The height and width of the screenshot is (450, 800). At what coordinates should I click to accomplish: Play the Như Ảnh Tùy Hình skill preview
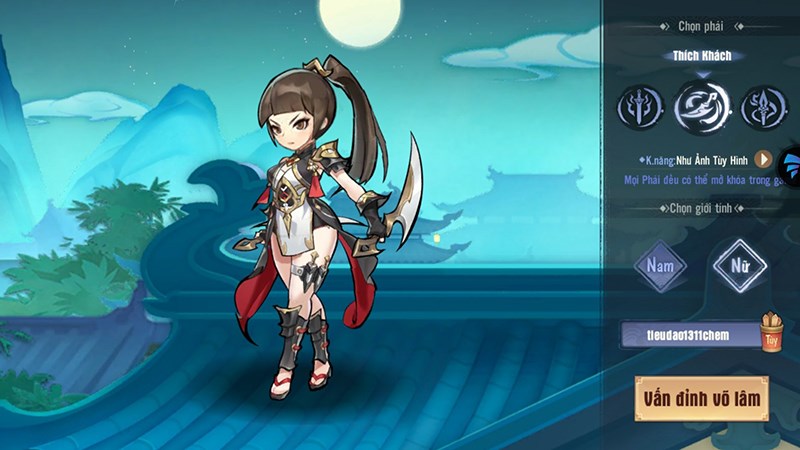point(763,159)
